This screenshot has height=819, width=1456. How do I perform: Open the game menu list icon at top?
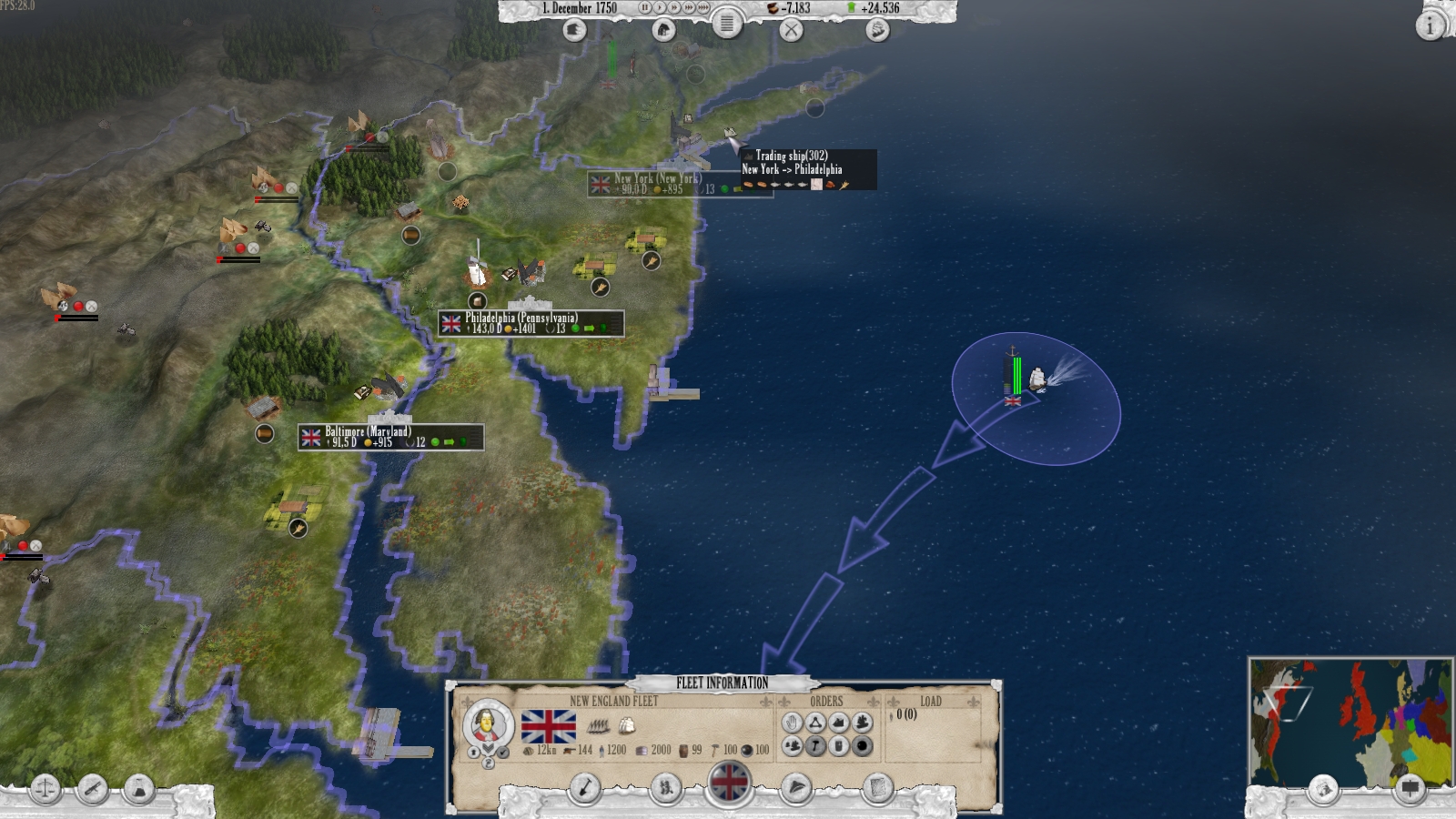[727, 24]
